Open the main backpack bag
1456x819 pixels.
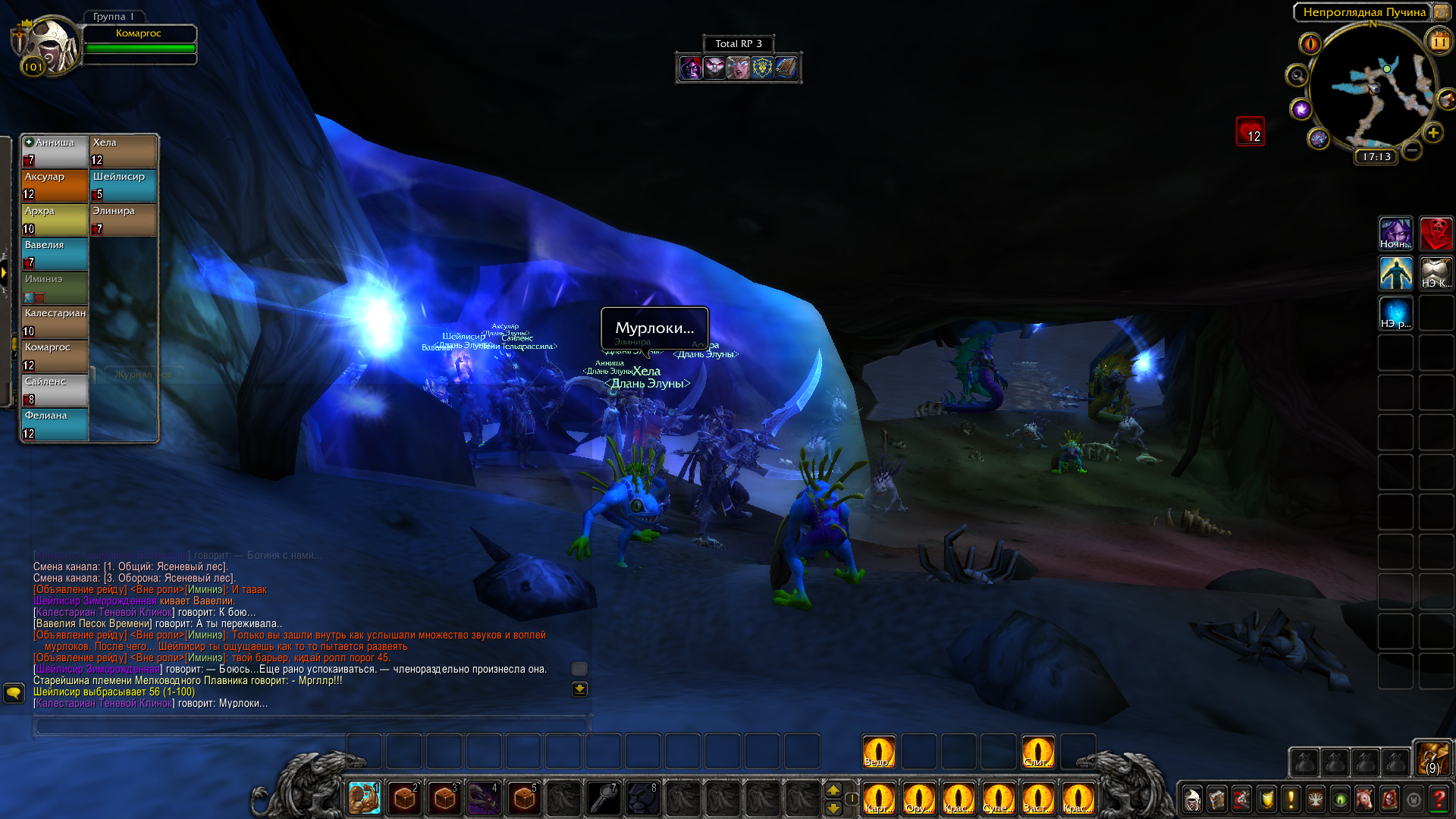click(x=1432, y=758)
